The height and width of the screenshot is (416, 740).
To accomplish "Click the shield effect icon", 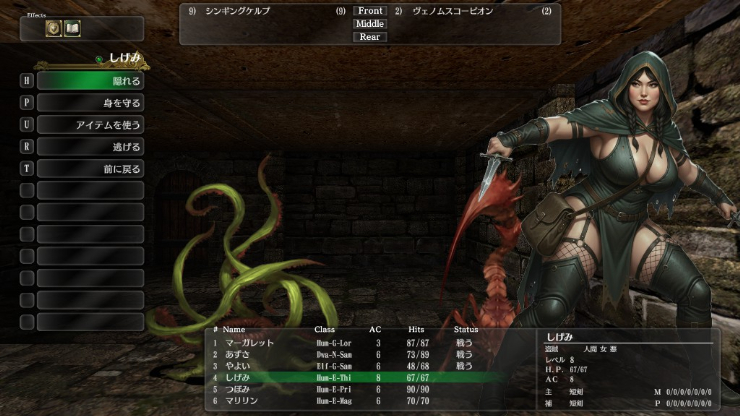I will pyautogui.click(x=54, y=28).
